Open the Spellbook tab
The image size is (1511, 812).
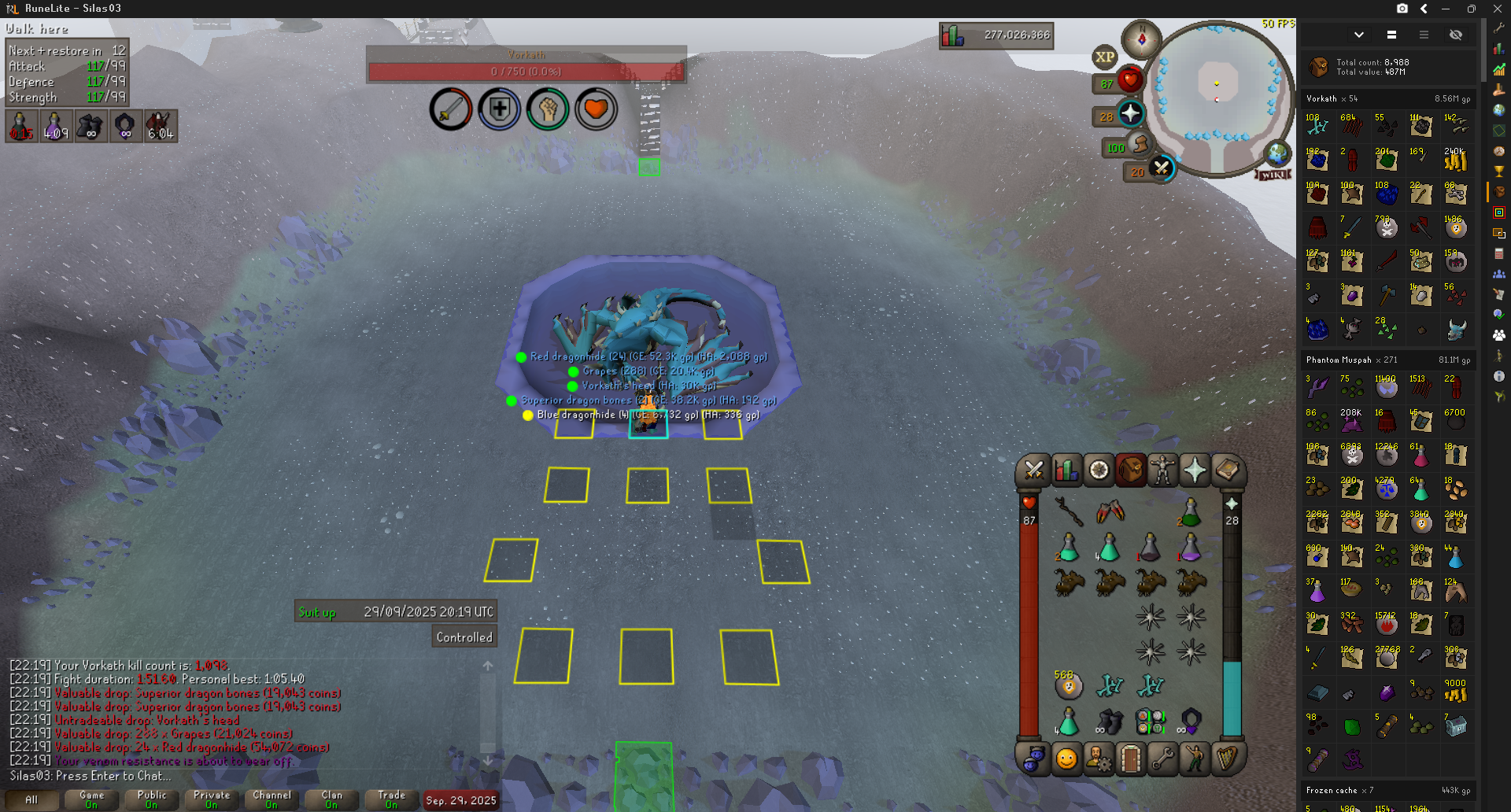pyautogui.click(x=1227, y=471)
